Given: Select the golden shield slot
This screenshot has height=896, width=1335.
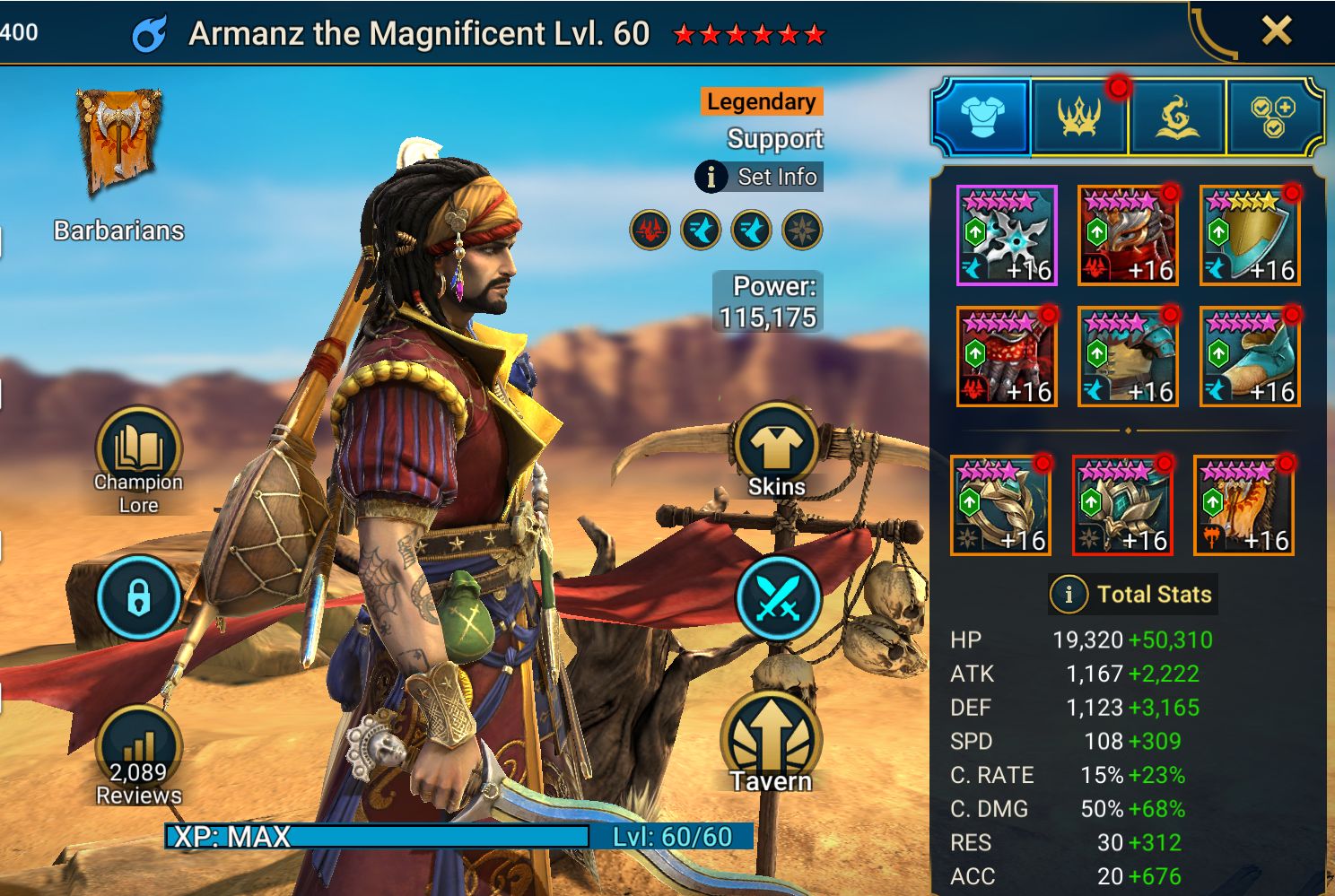Looking at the screenshot, I should 1250,236.
